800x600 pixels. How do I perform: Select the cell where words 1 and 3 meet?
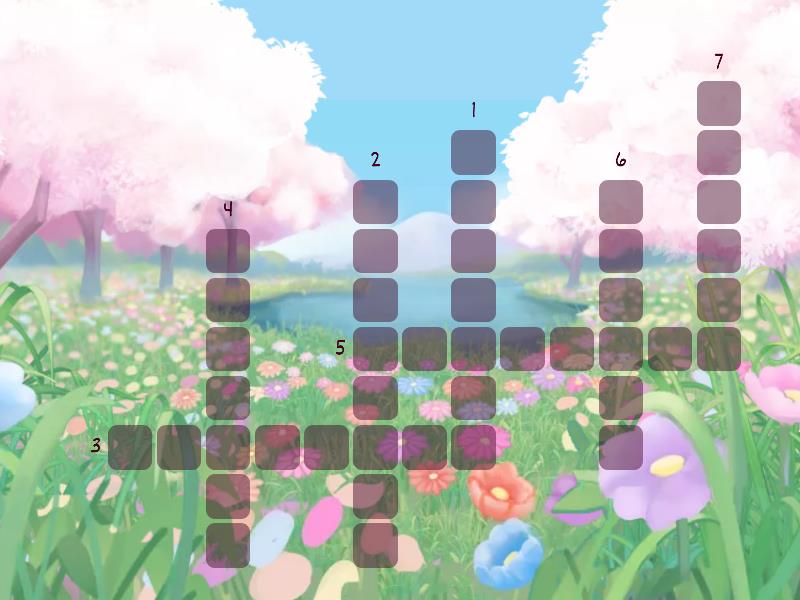[x=473, y=447]
